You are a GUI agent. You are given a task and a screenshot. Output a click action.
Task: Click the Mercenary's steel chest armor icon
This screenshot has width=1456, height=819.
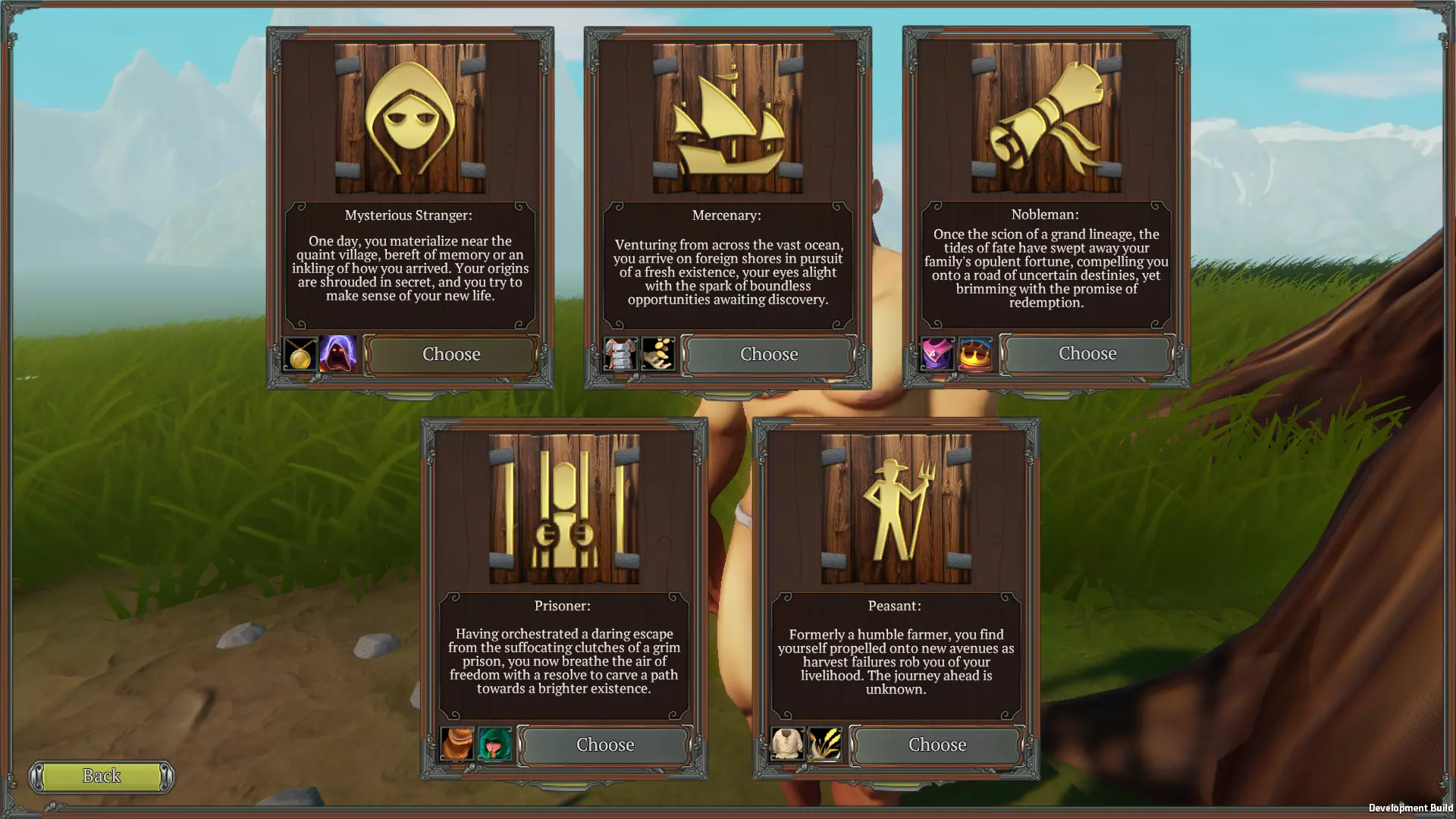pyautogui.click(x=620, y=354)
